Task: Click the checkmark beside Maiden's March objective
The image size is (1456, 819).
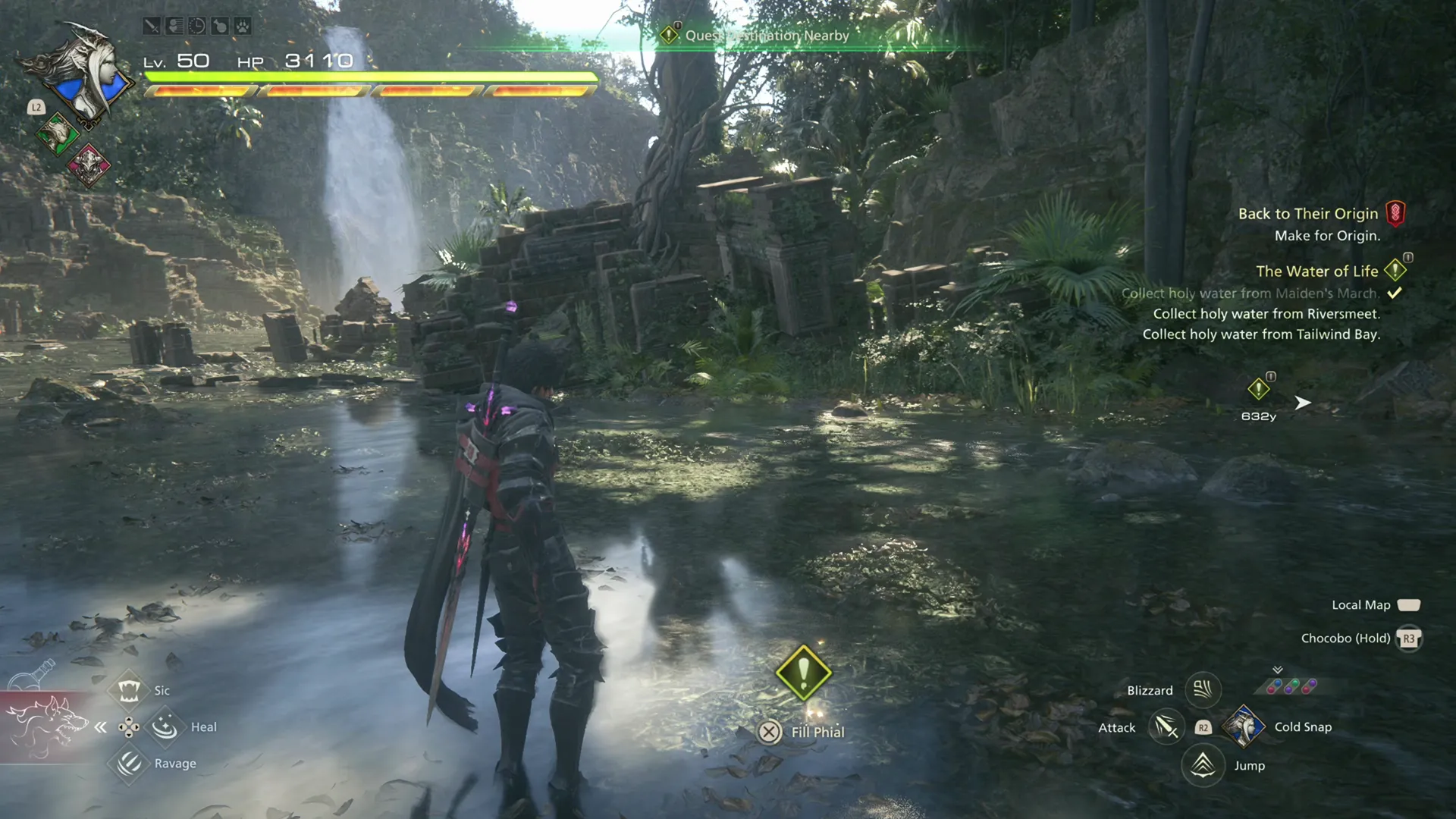Action: point(1395,293)
